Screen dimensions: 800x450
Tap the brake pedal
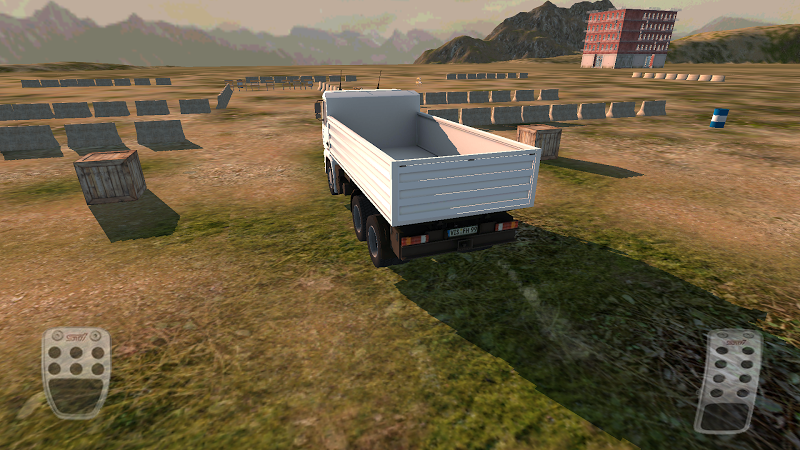click(76, 371)
